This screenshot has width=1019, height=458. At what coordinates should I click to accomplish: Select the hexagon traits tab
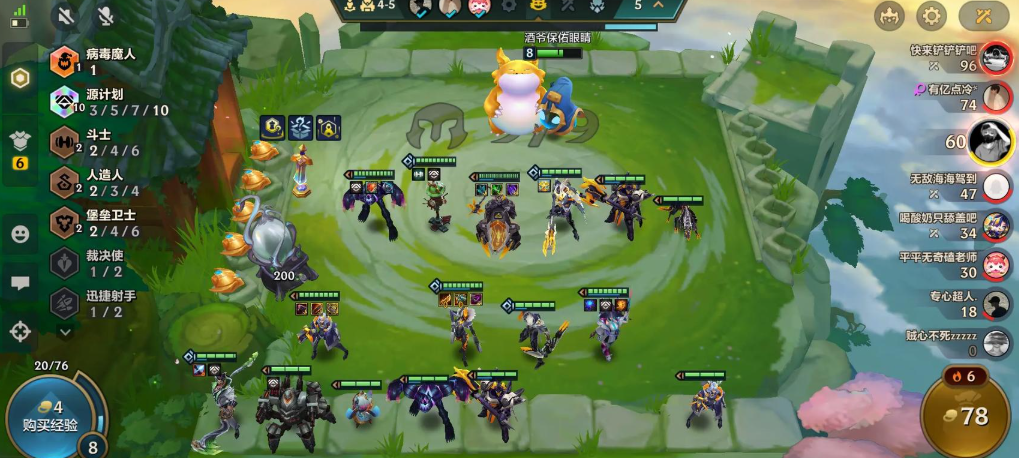(x=20, y=79)
